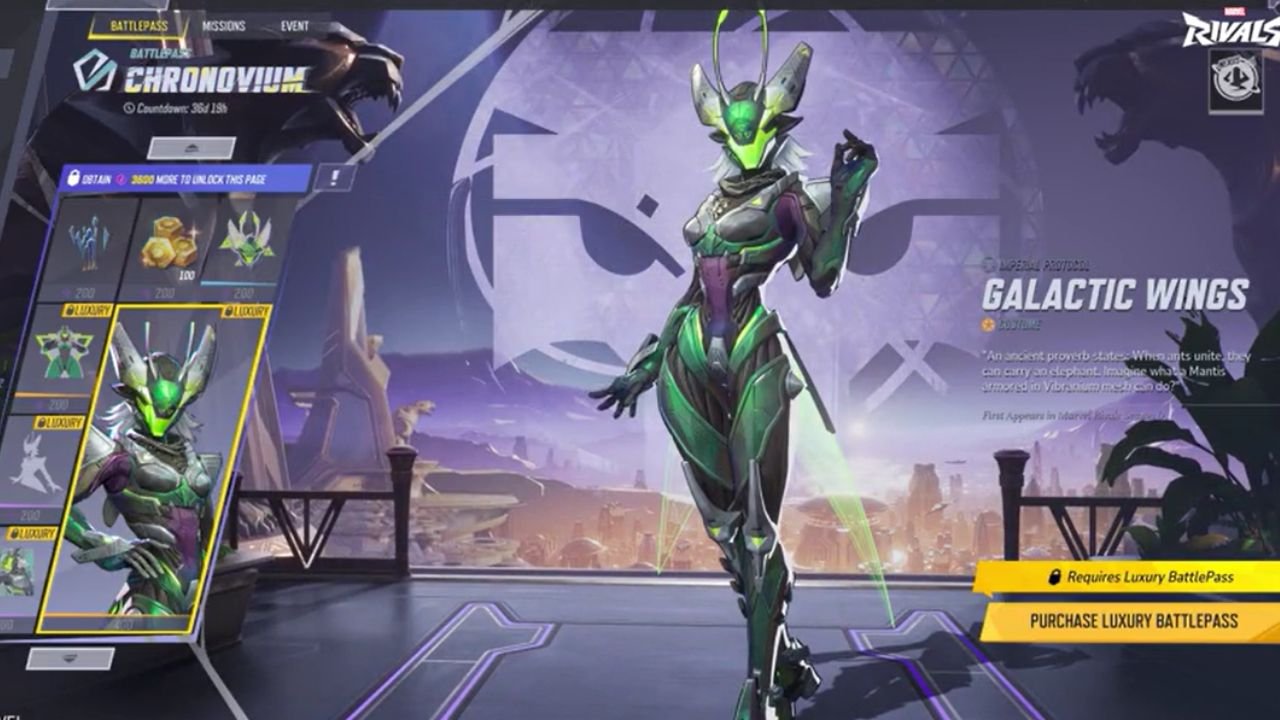1280x720 pixels.
Task: Select the highlighted Galactic Wings costume thumbnail
Action: pyautogui.click(x=168, y=470)
